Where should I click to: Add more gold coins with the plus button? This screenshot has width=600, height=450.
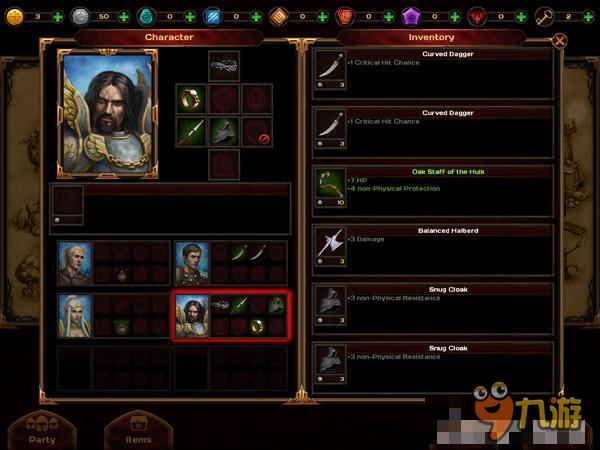click(56, 17)
